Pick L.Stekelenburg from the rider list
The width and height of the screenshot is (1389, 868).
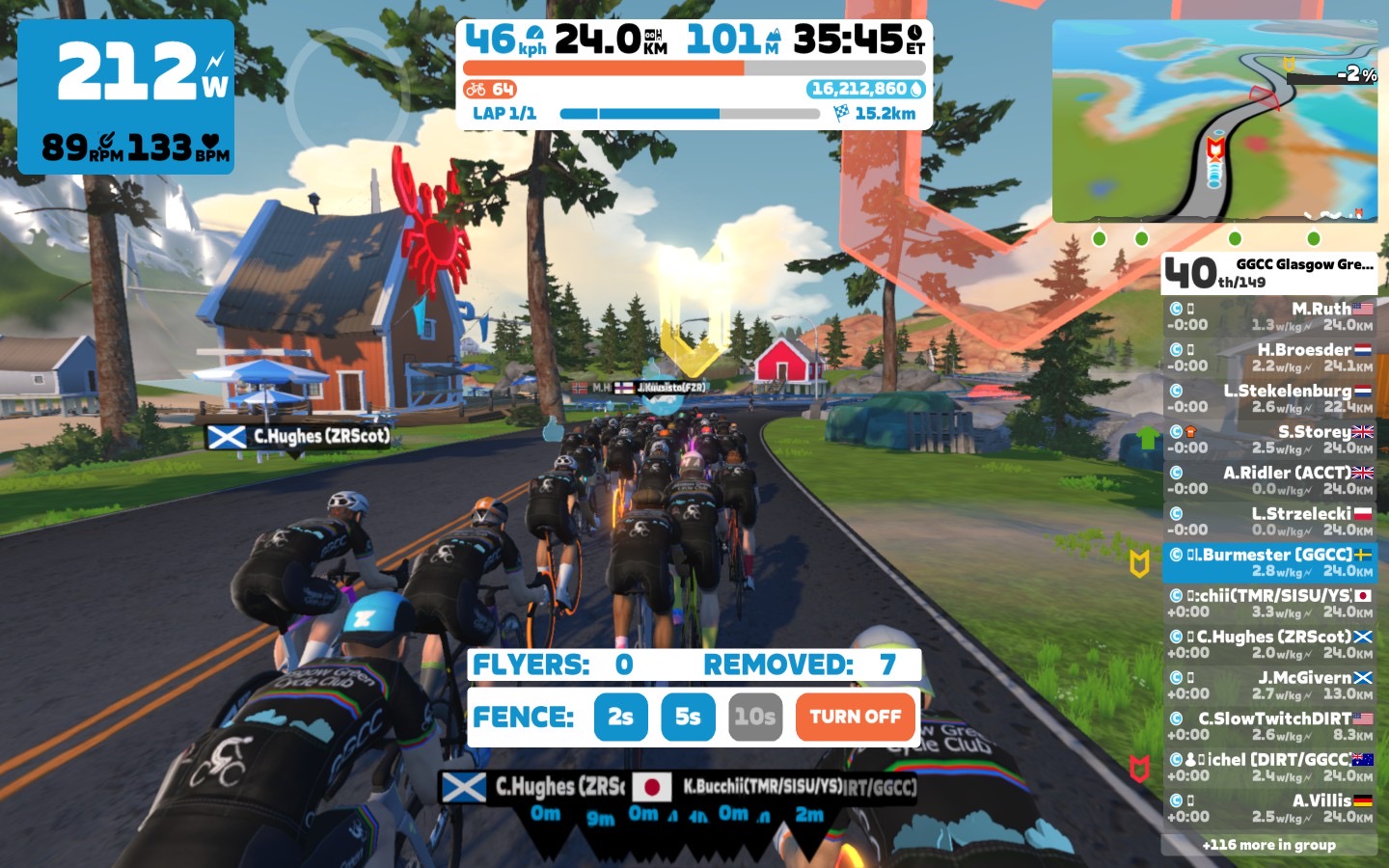coord(1269,398)
